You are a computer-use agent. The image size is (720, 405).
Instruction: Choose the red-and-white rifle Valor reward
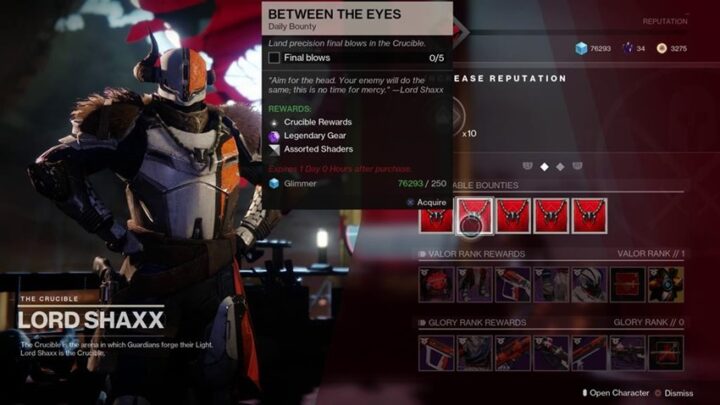(513, 284)
